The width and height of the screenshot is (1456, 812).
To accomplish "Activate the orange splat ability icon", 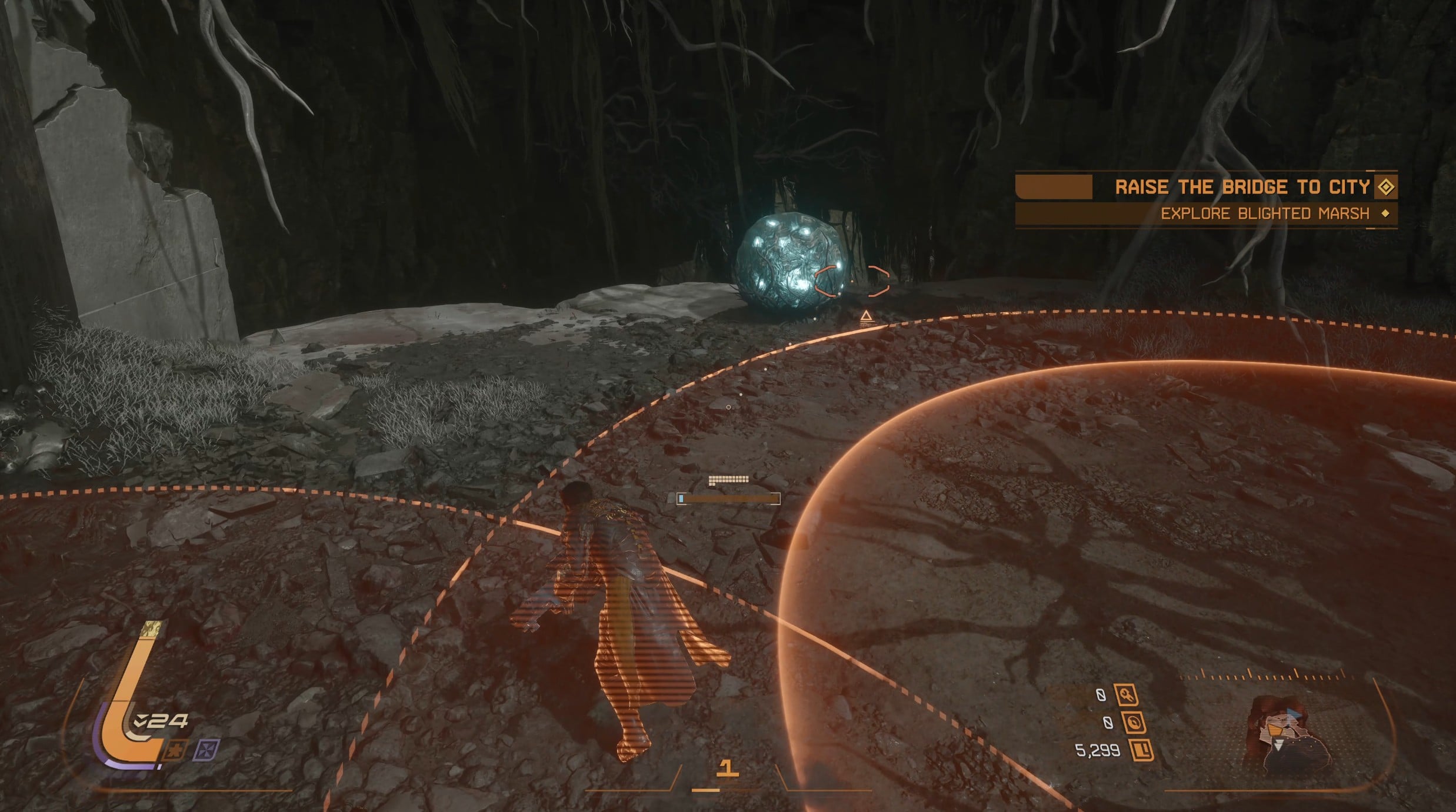I will 175,751.
